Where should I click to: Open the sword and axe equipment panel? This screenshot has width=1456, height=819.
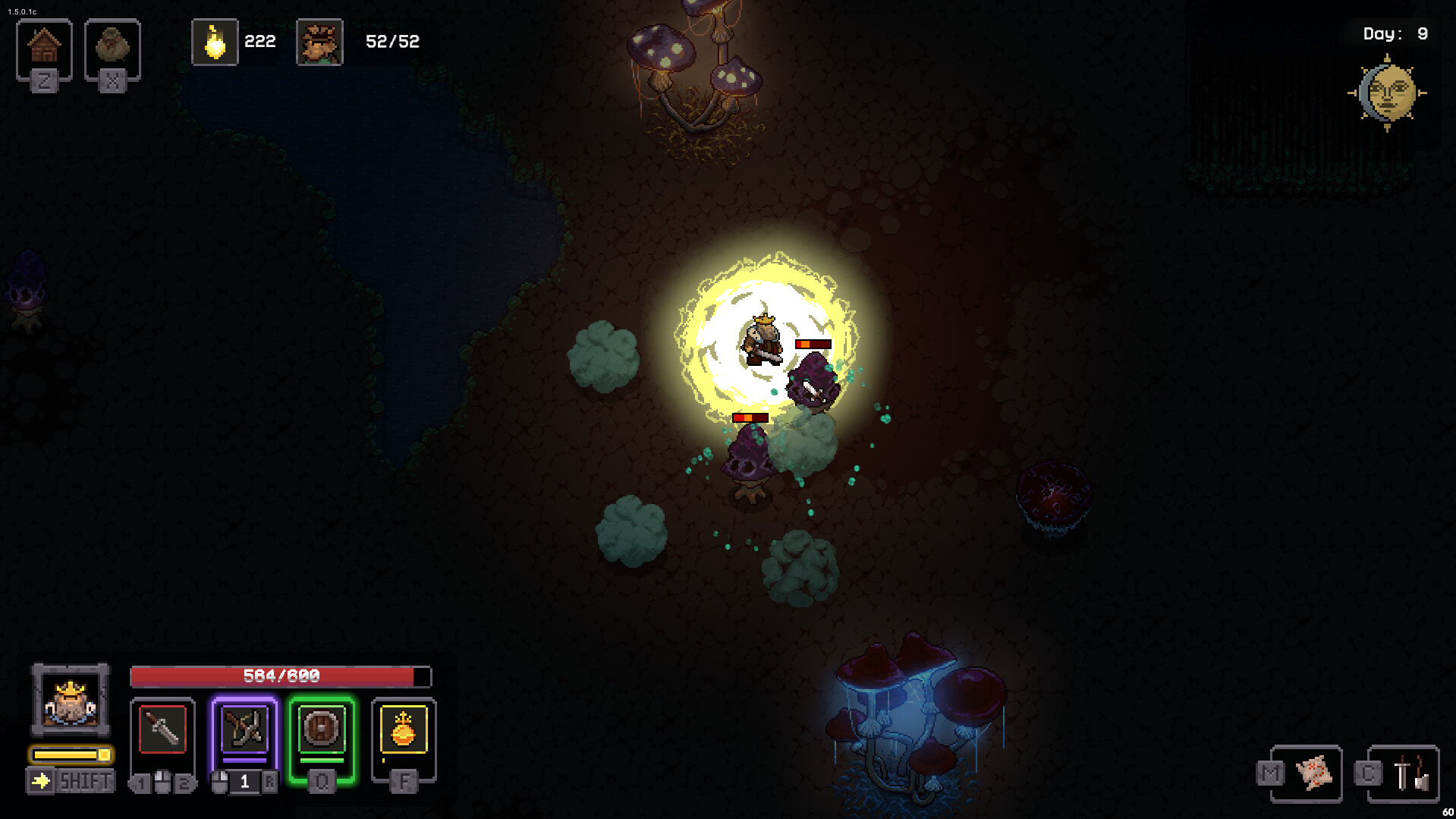click(1410, 773)
